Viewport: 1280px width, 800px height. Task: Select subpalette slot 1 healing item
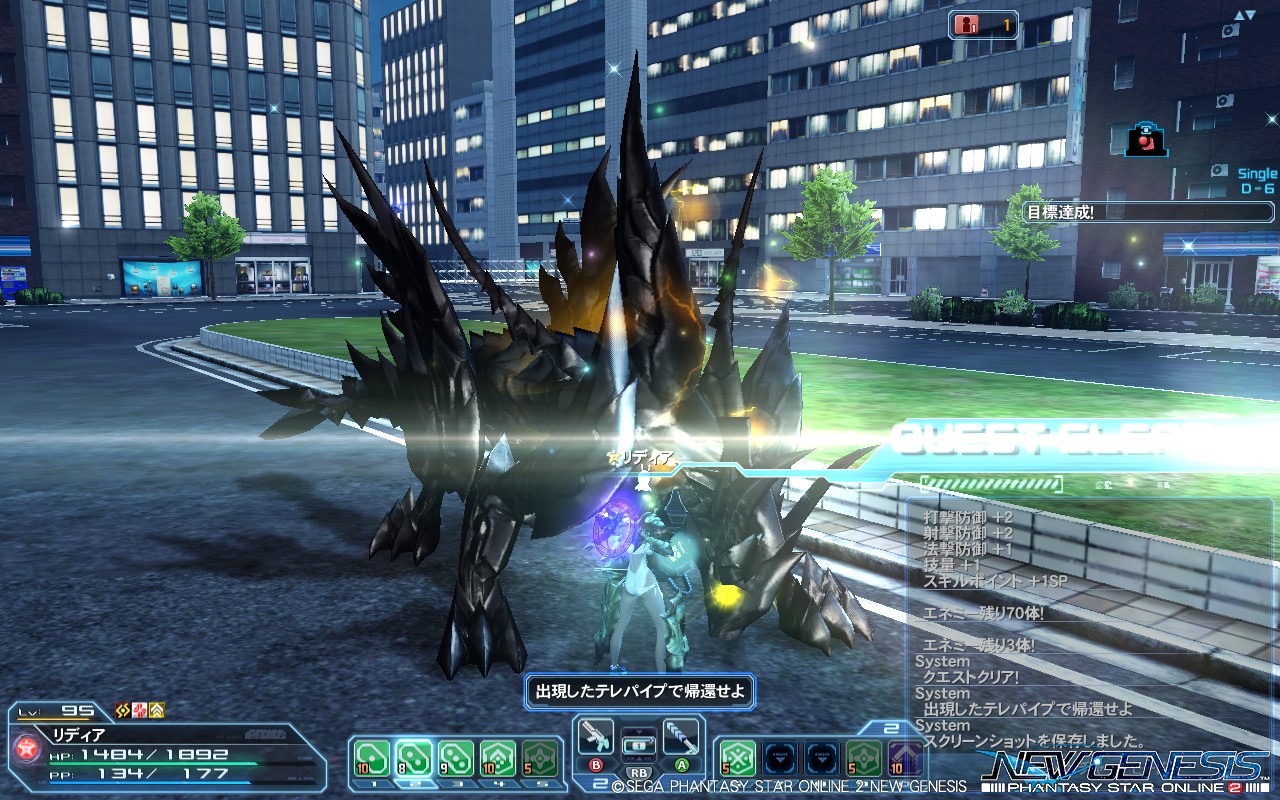(371, 758)
